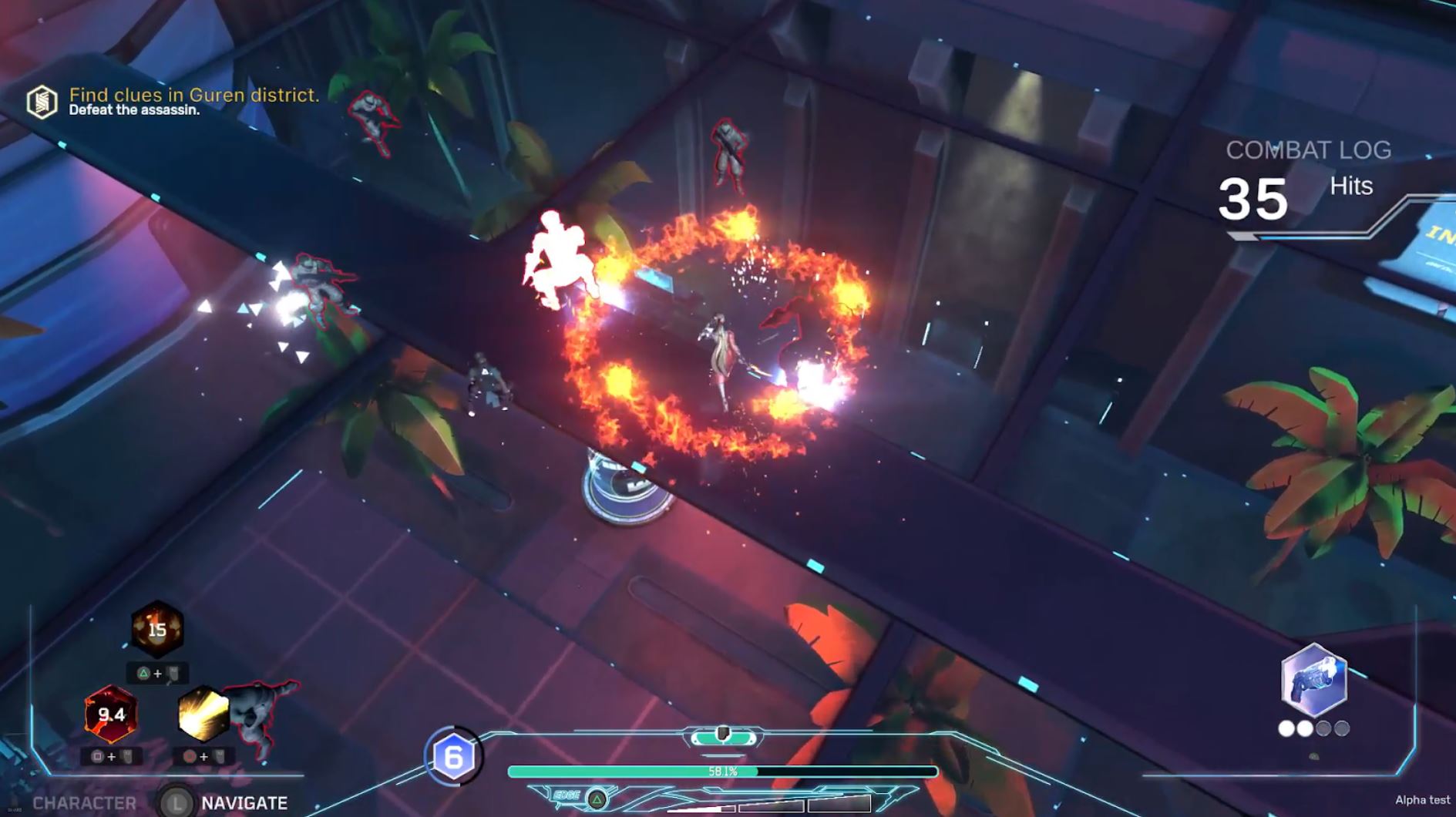The height and width of the screenshot is (817, 1456).
Task: Open the Combat Log panel
Action: (x=1308, y=150)
